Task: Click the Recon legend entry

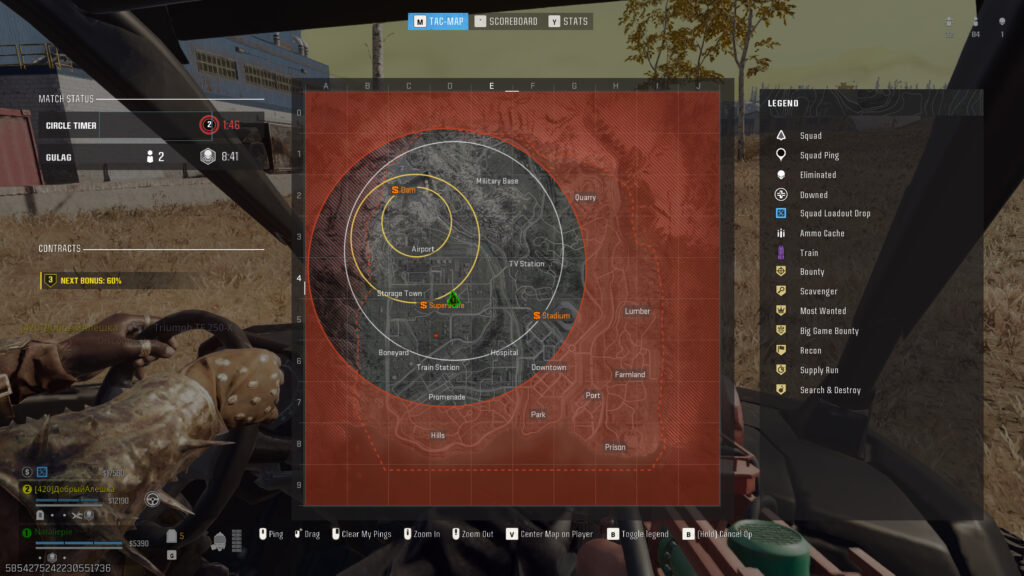Action: 810,351
